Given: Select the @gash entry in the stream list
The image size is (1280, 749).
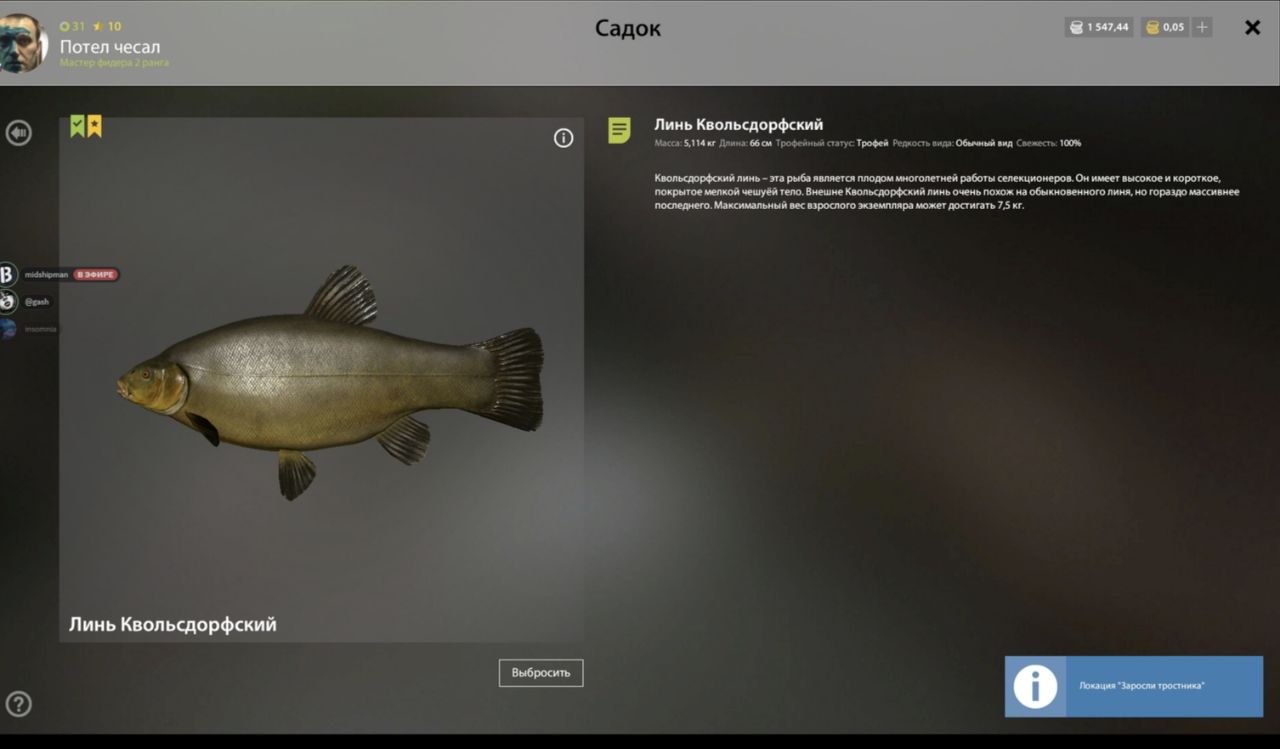Looking at the screenshot, I should (36, 301).
